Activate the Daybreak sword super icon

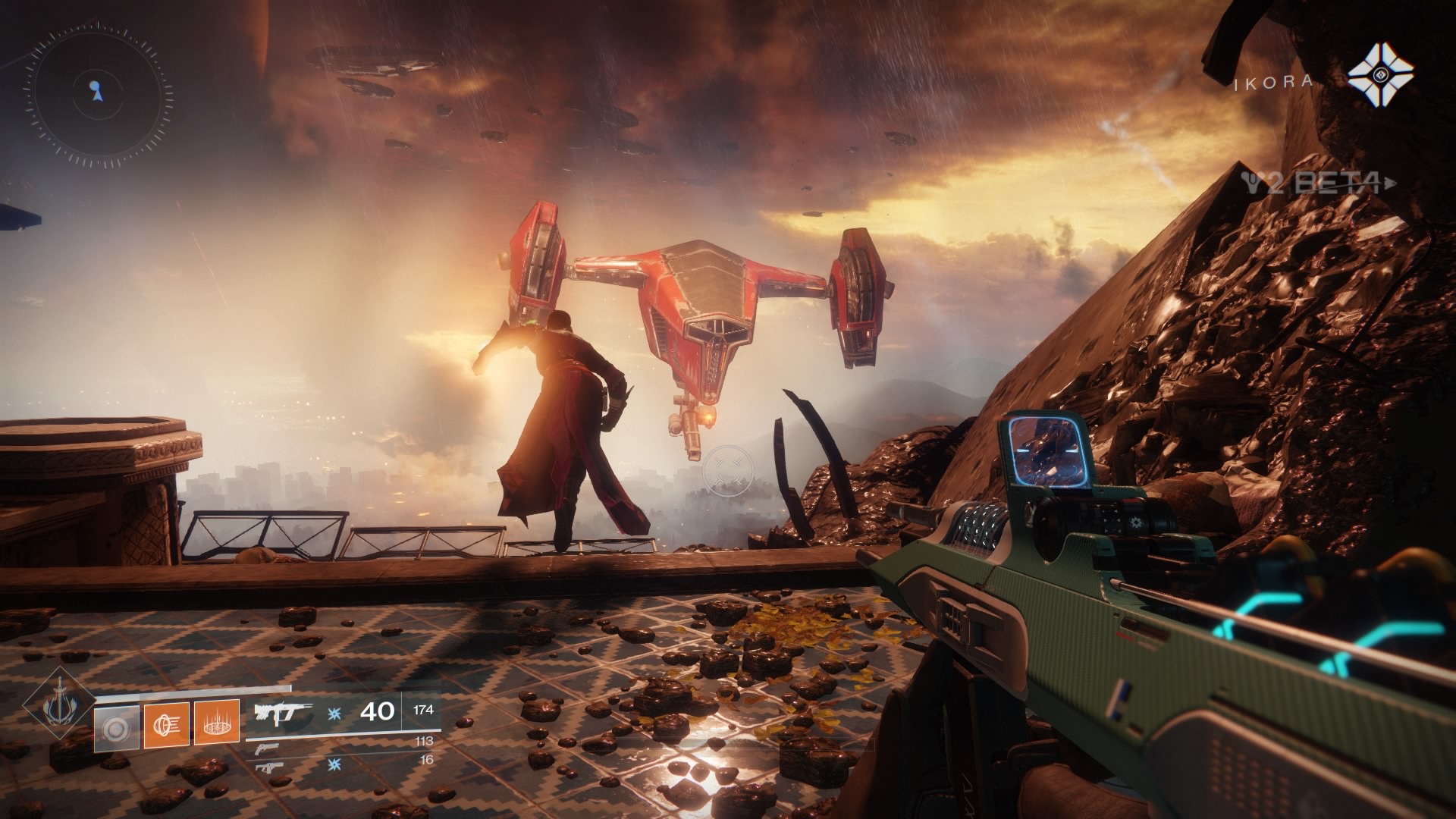point(58,705)
